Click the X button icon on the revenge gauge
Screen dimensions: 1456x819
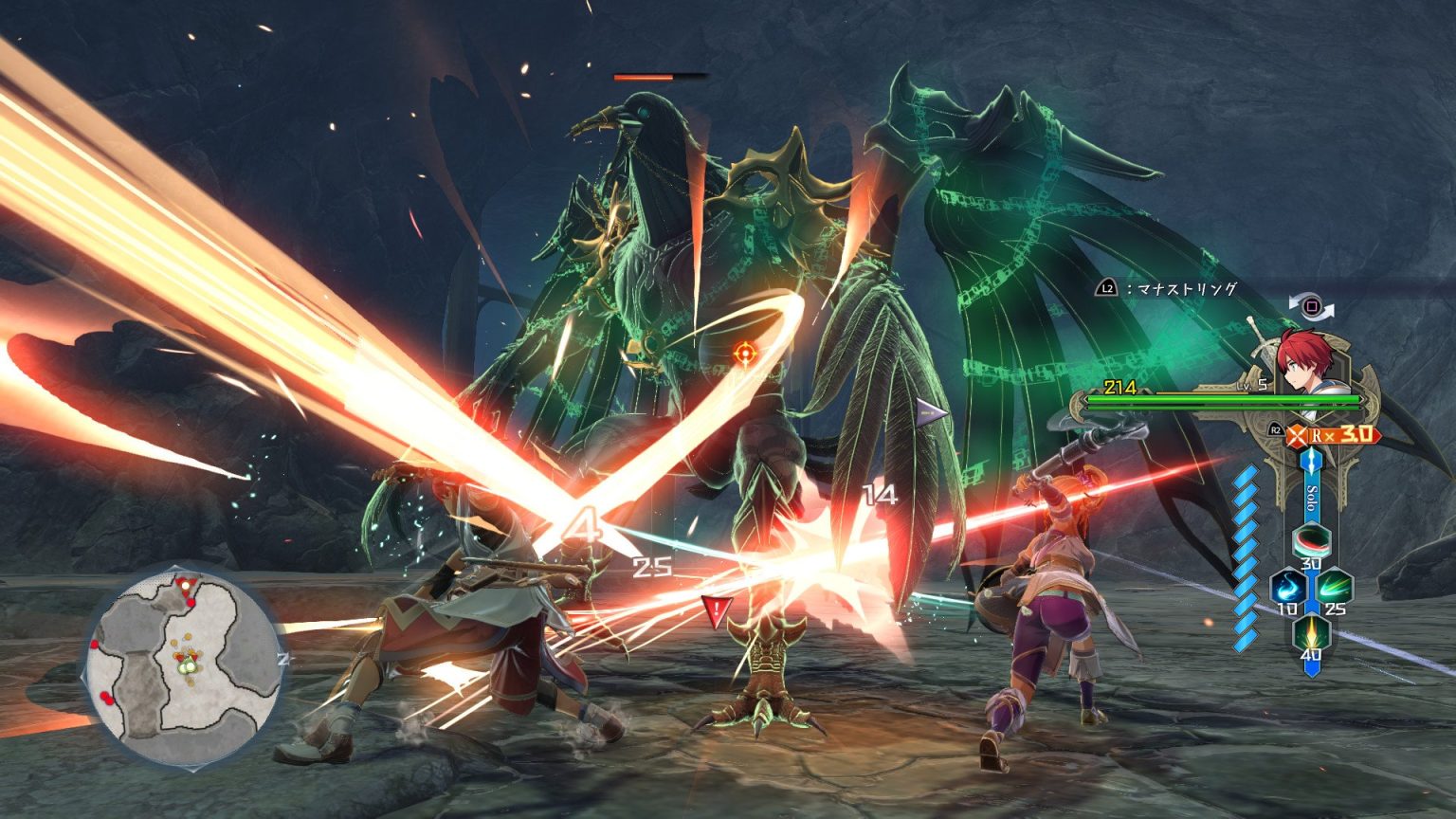tap(1296, 434)
